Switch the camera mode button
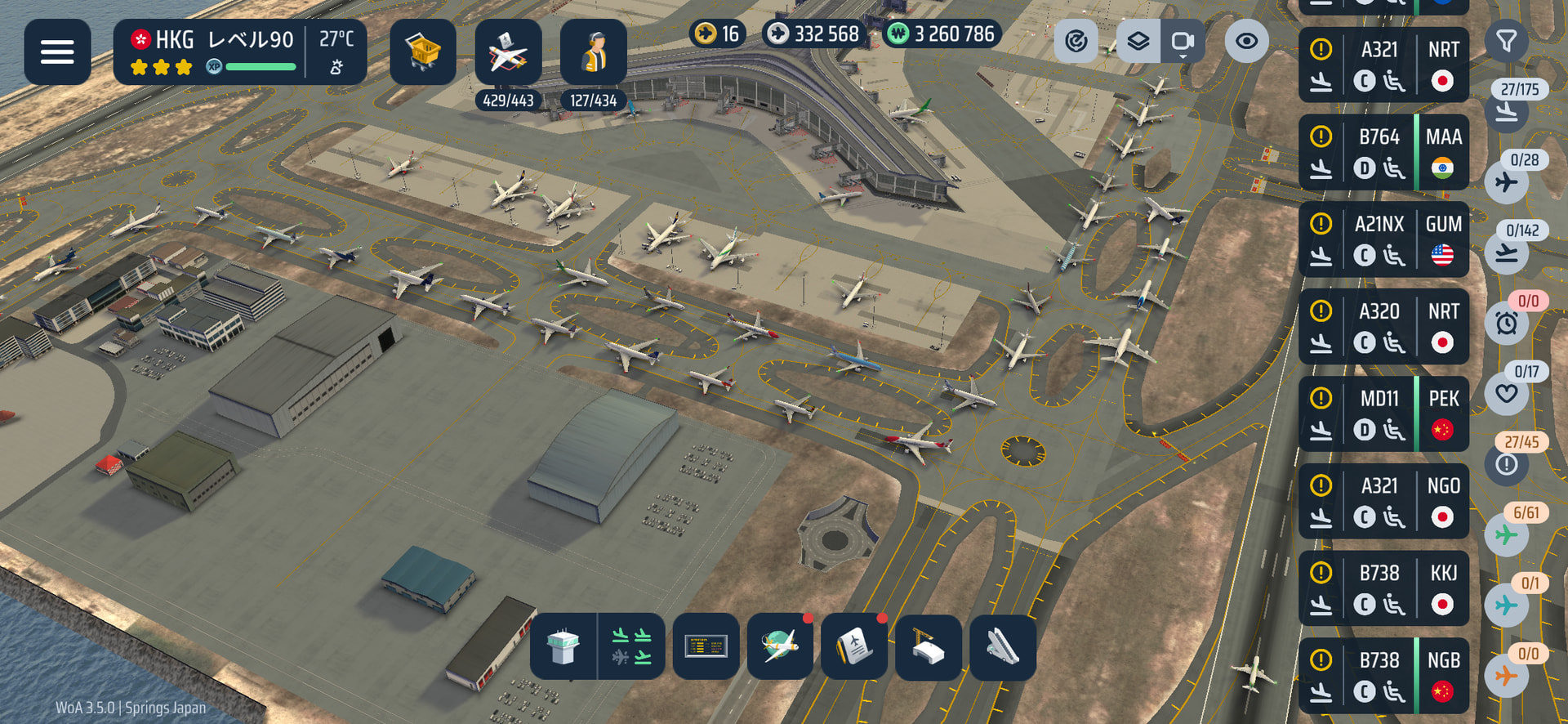This screenshot has height=724, width=1568. (1182, 41)
